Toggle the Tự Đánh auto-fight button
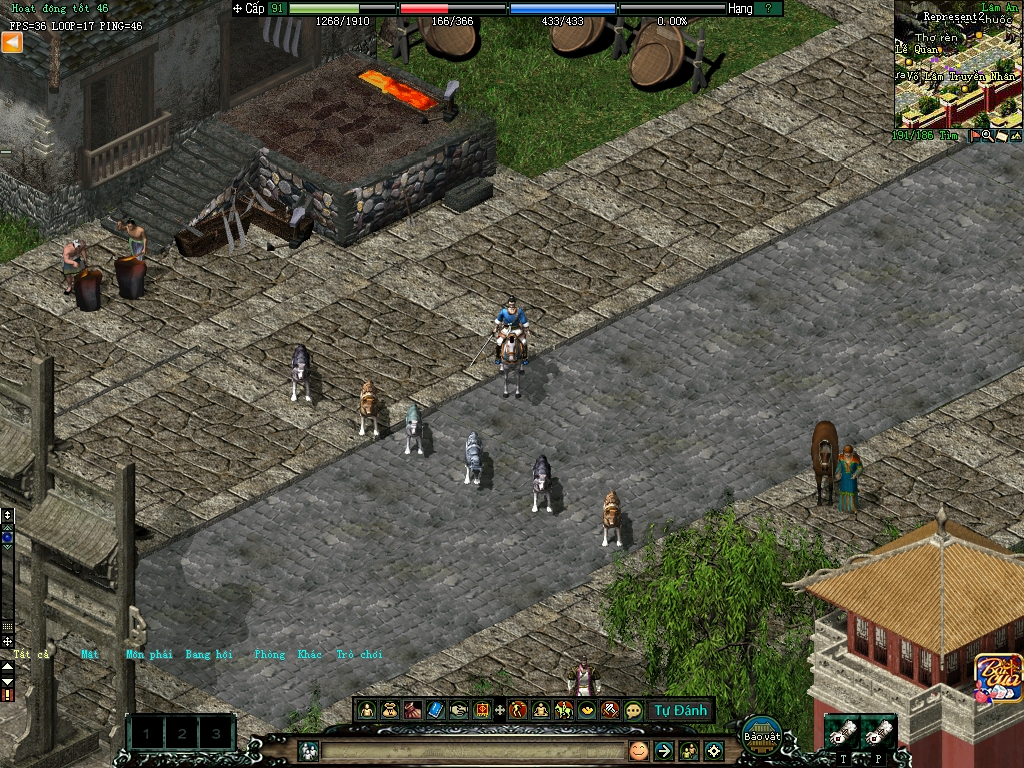1024x768 pixels. (x=681, y=711)
